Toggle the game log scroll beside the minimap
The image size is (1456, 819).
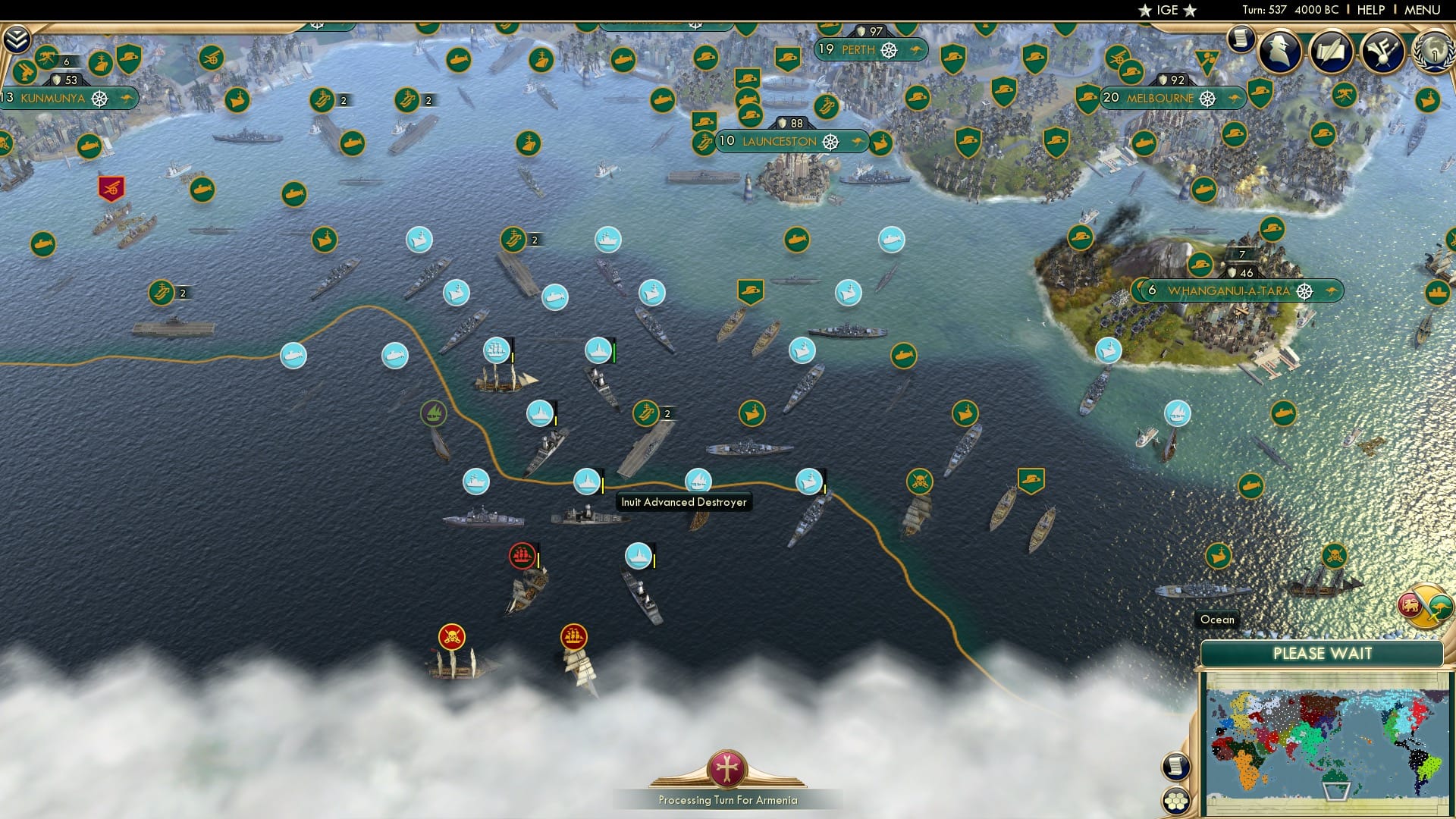[x=1175, y=766]
